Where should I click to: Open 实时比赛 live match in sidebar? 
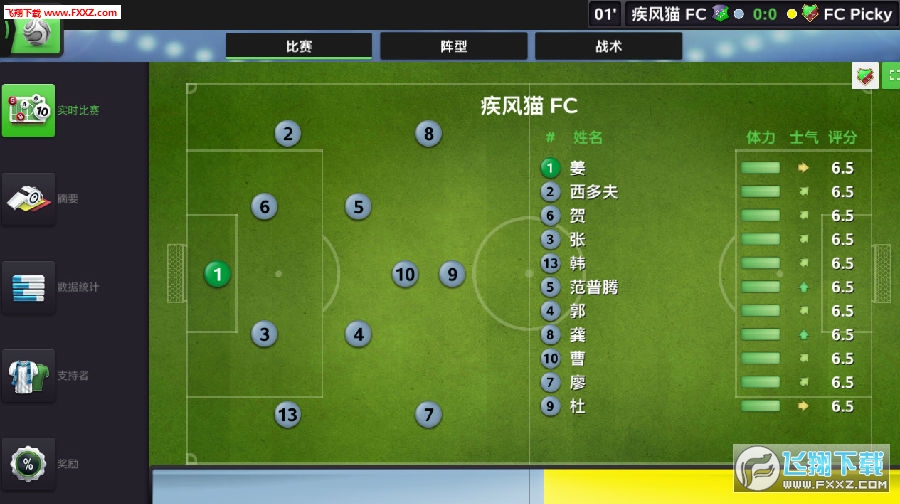pyautogui.click(x=29, y=110)
